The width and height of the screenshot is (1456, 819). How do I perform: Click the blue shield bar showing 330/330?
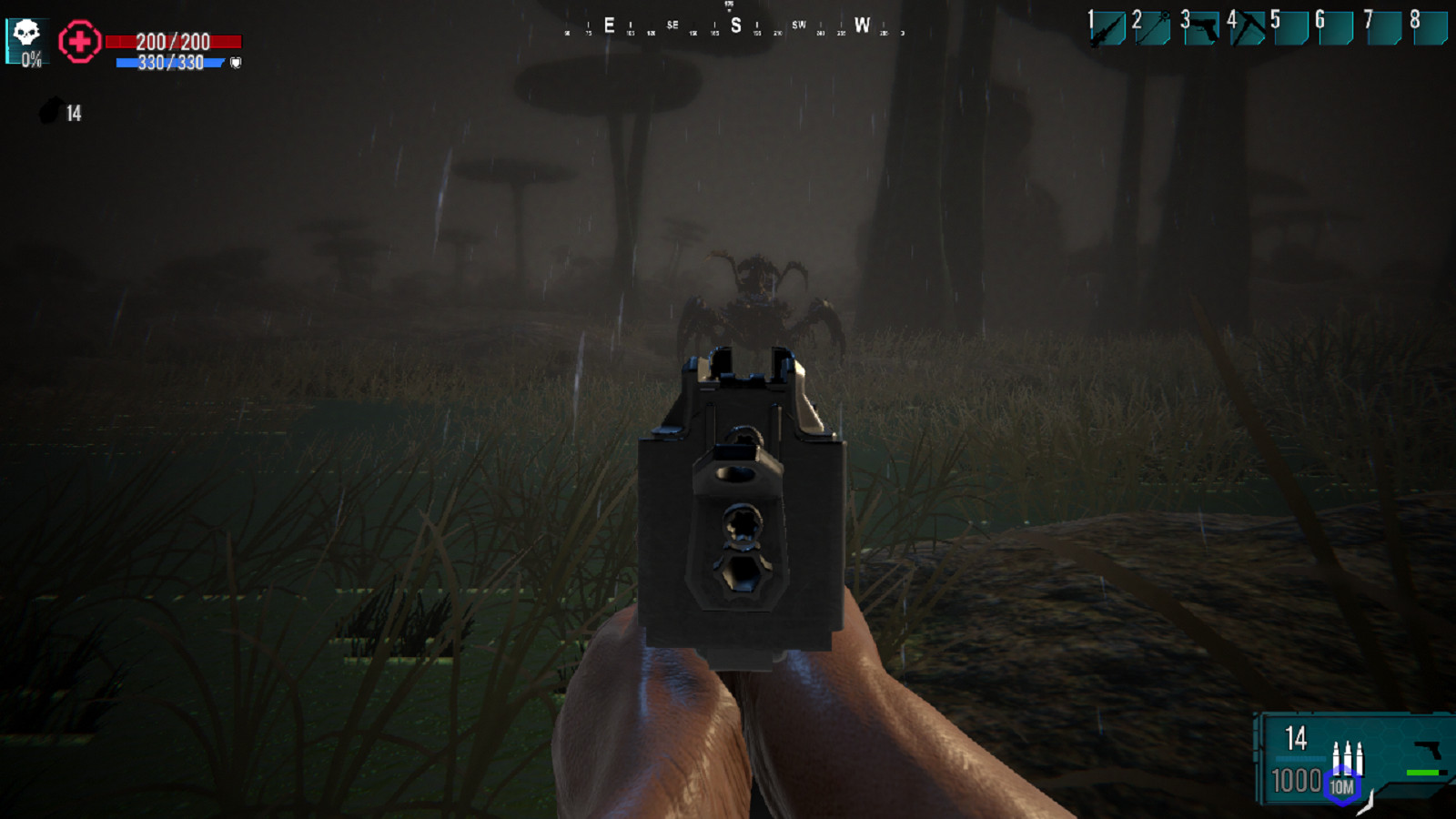point(168,62)
